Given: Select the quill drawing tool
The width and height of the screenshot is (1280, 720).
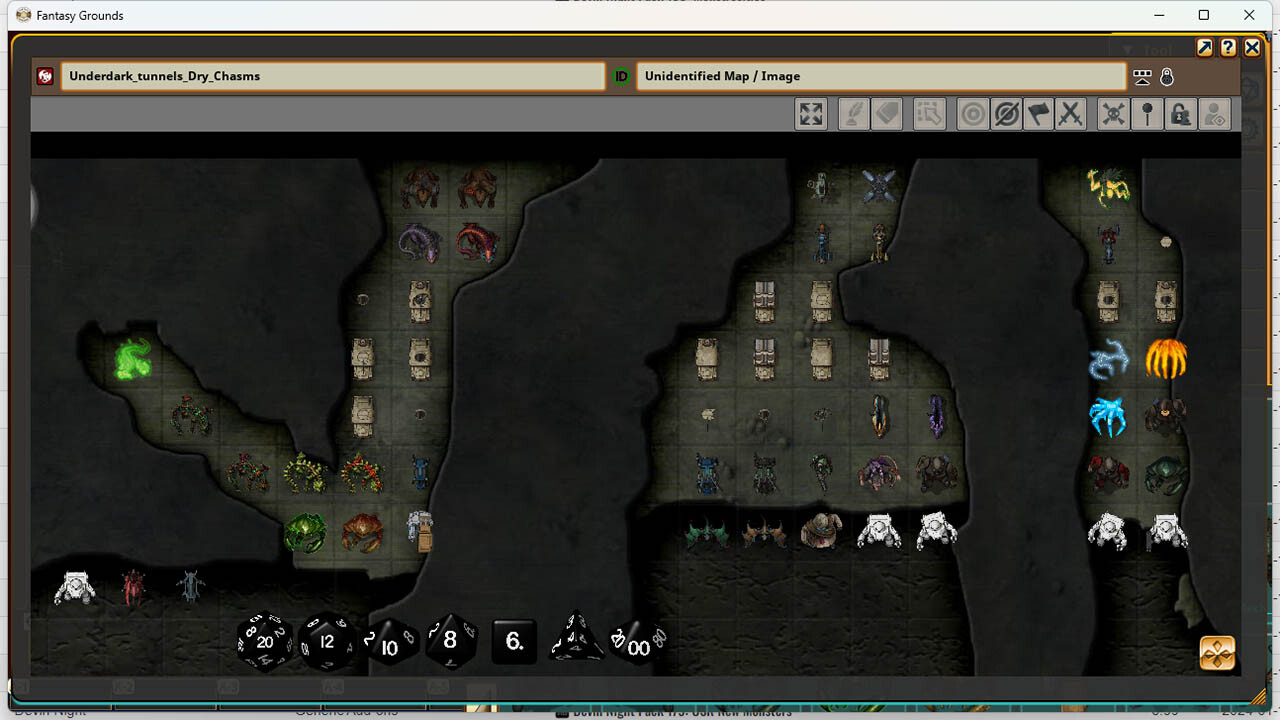Looking at the screenshot, I should coord(852,113).
